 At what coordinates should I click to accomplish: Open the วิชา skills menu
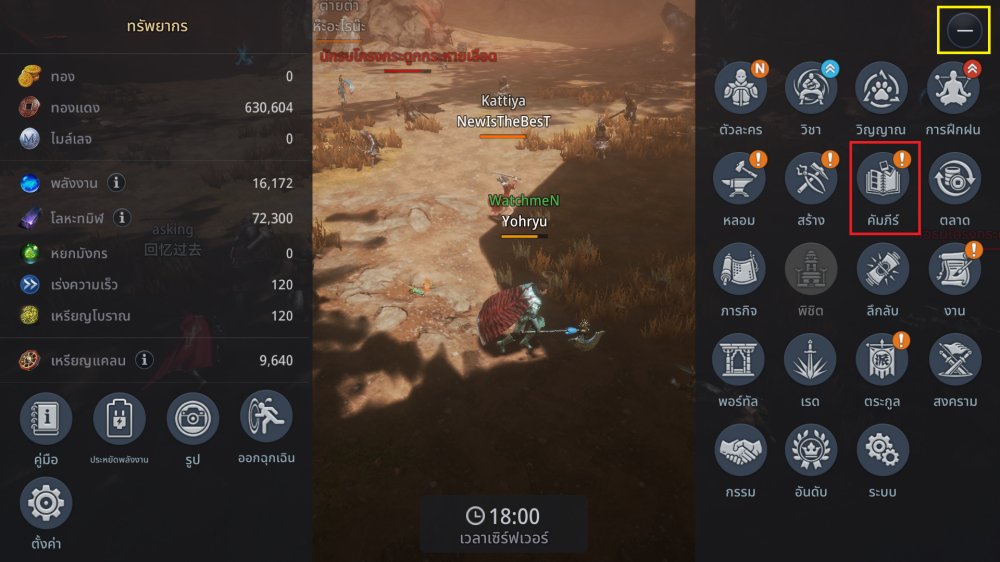811,88
